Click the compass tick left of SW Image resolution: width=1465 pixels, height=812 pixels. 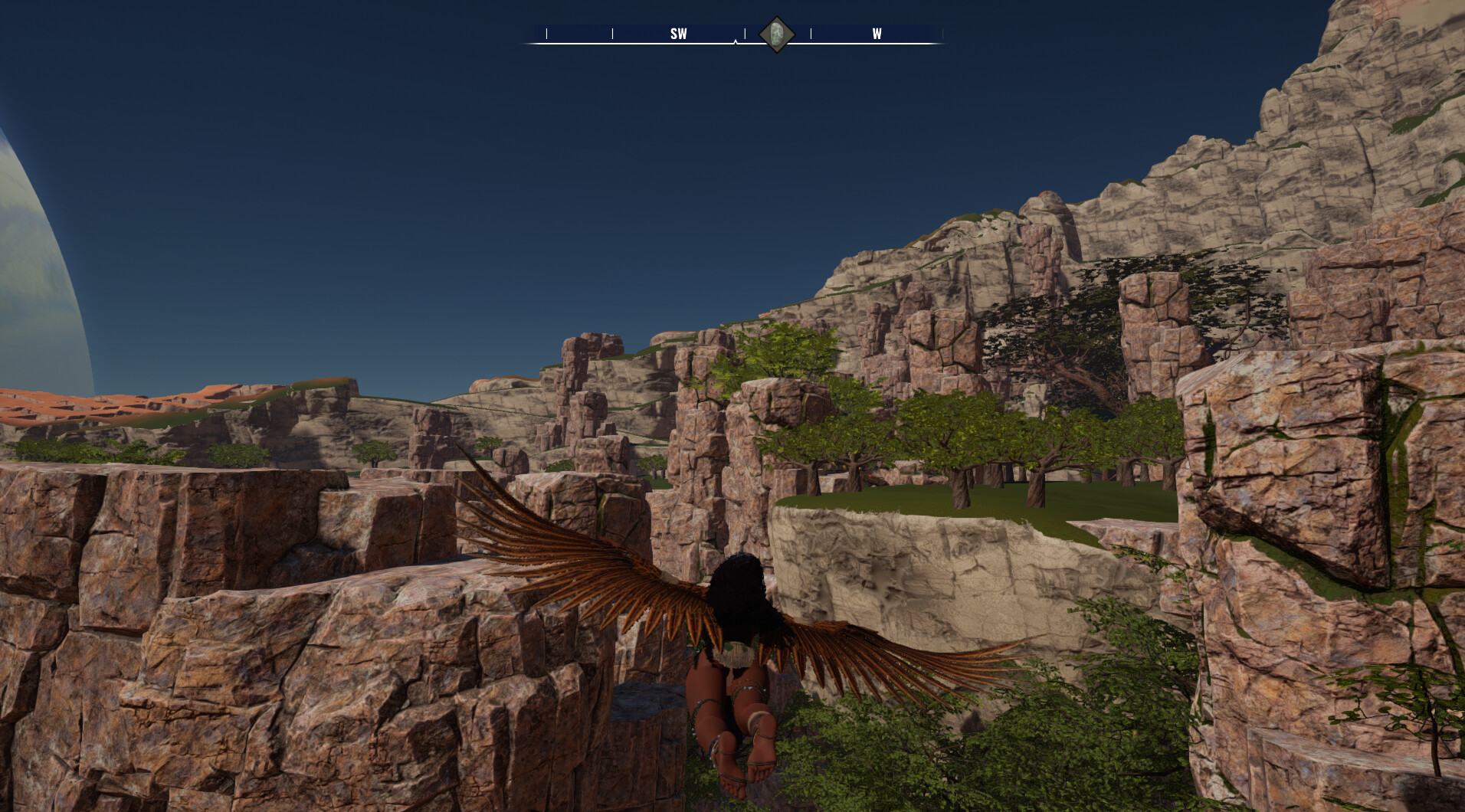pos(612,33)
